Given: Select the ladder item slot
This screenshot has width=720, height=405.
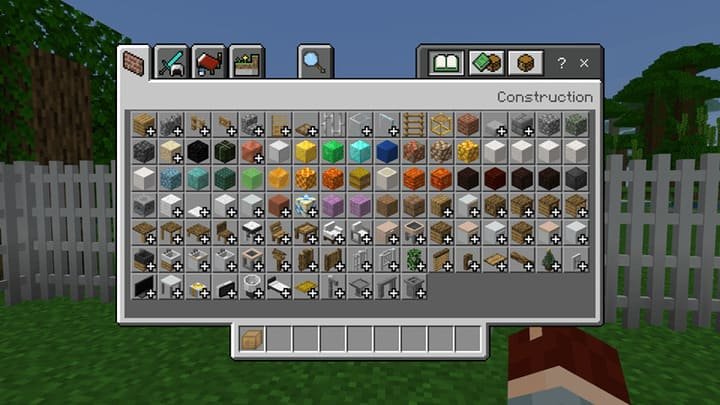Looking at the screenshot, I should tap(414, 124).
